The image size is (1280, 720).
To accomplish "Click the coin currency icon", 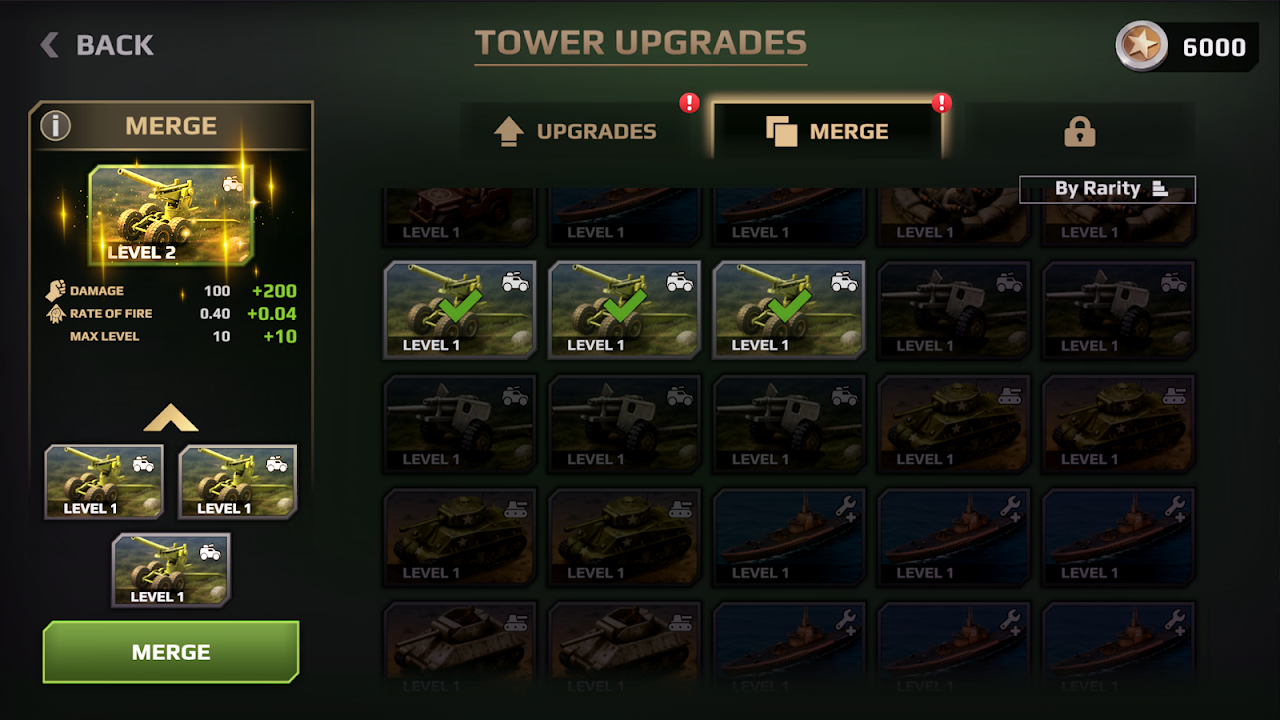I will [x=1141, y=46].
